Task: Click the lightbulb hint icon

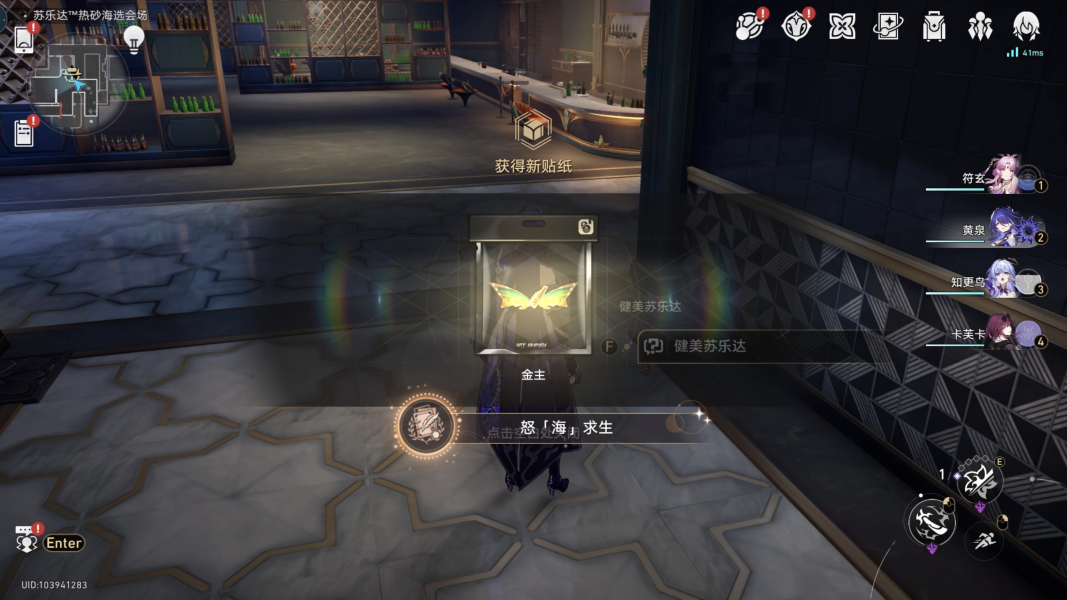Action: 133,39
